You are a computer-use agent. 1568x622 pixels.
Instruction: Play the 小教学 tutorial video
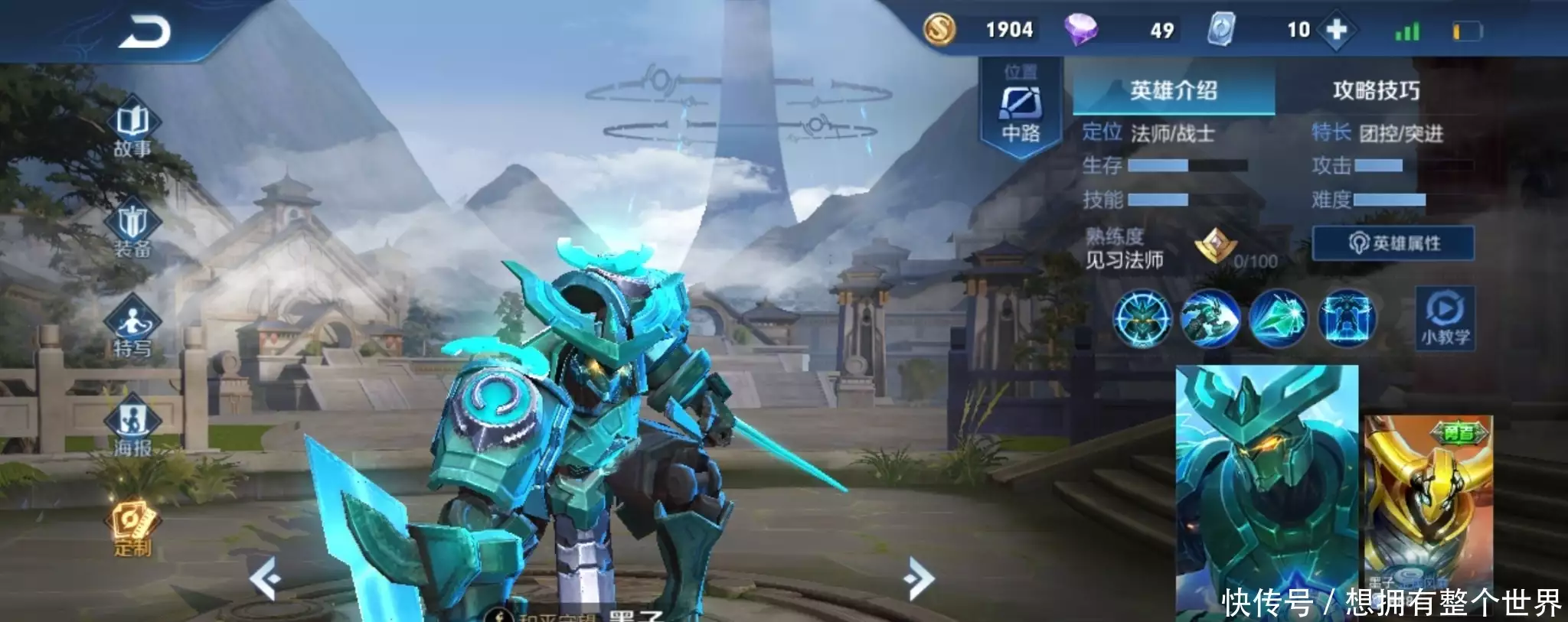coord(1445,317)
